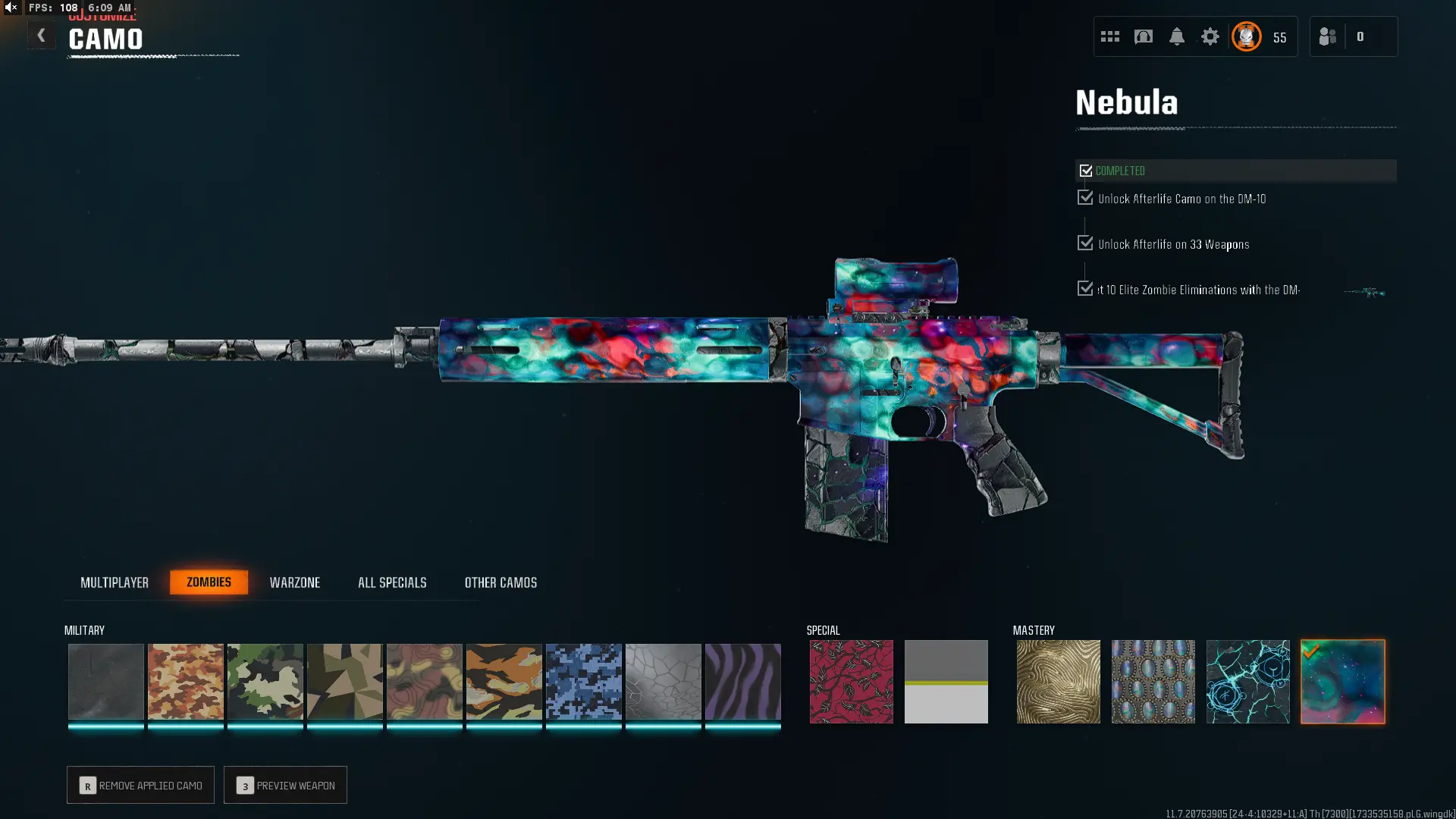This screenshot has width=1456, height=819.
Task: Select the Zombies camo tab
Action: [x=209, y=582]
